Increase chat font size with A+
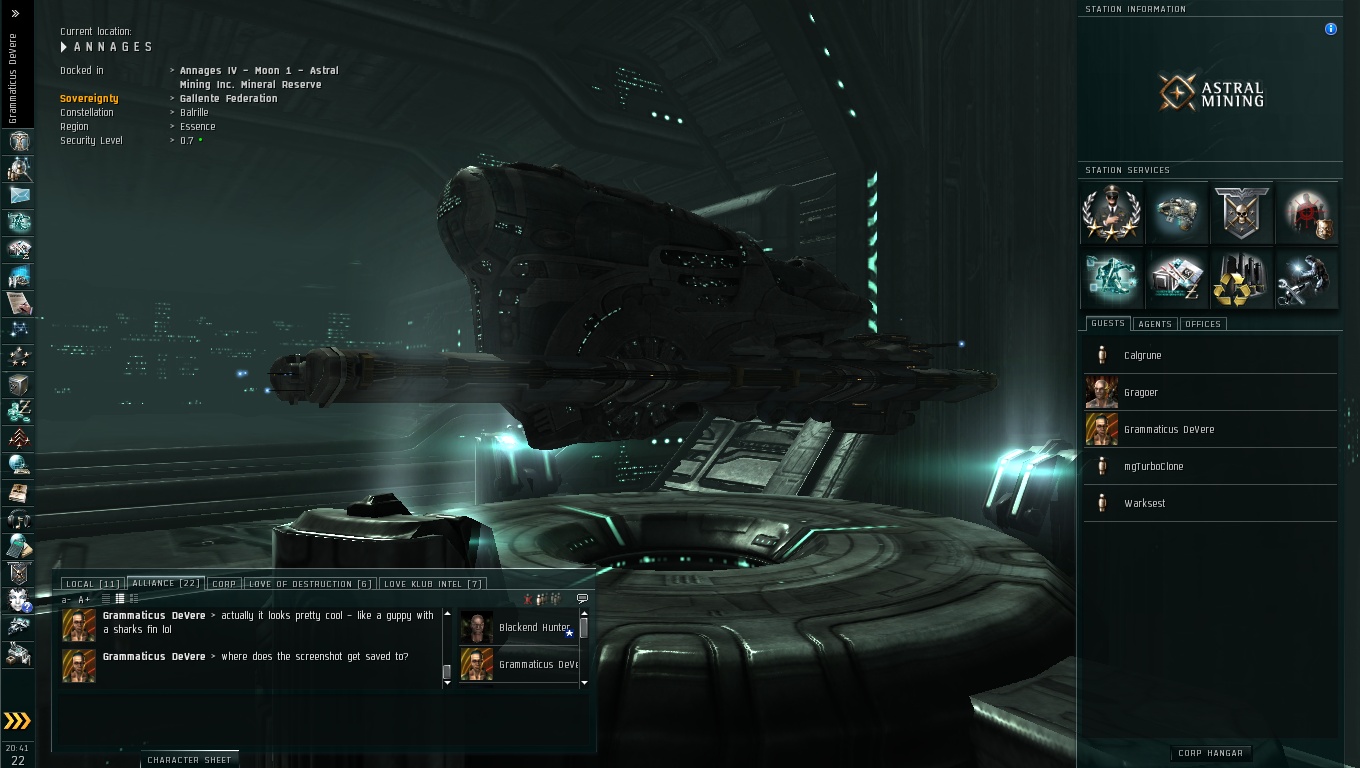1360x768 pixels. (x=84, y=599)
